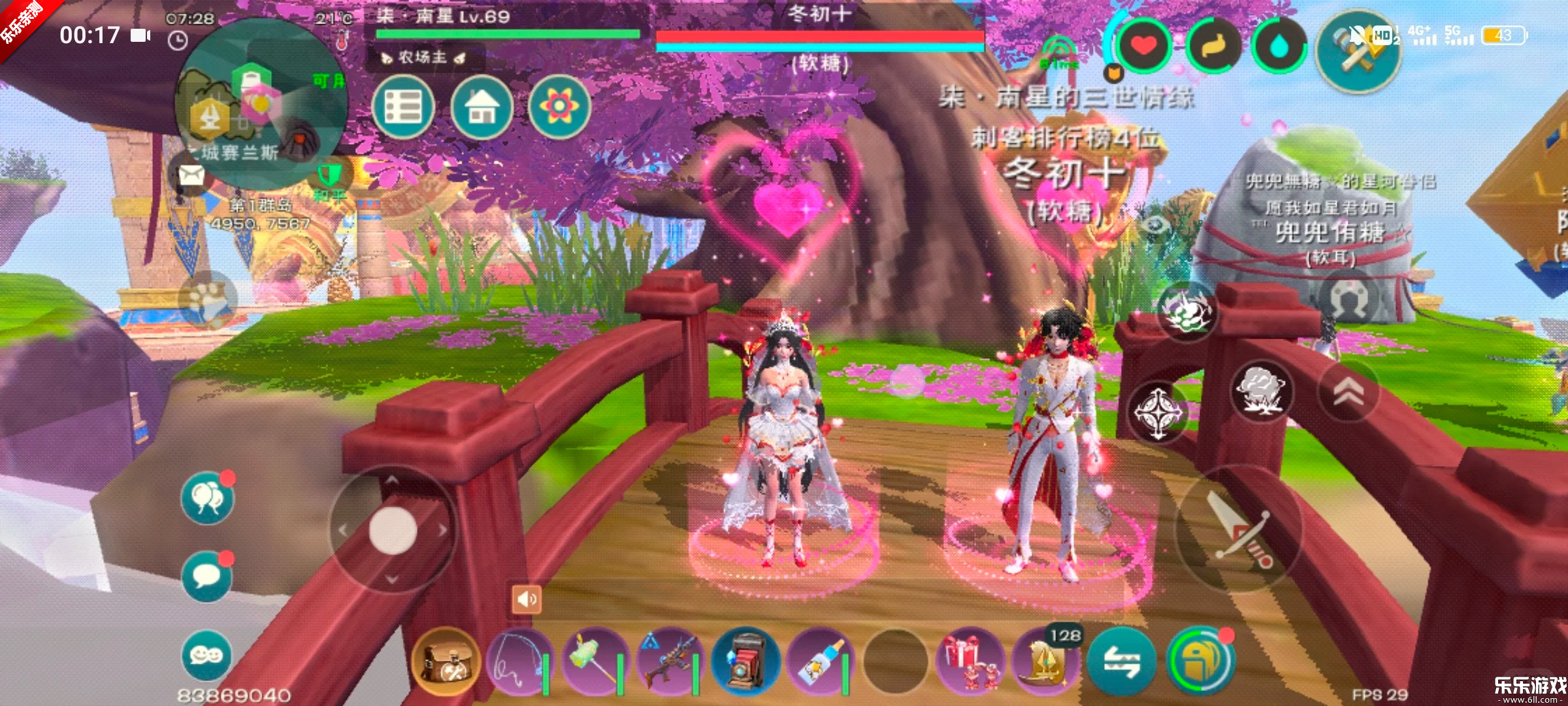Image resolution: width=1568 pixels, height=706 pixels.
Task: Open the list menu button
Action: [x=403, y=107]
